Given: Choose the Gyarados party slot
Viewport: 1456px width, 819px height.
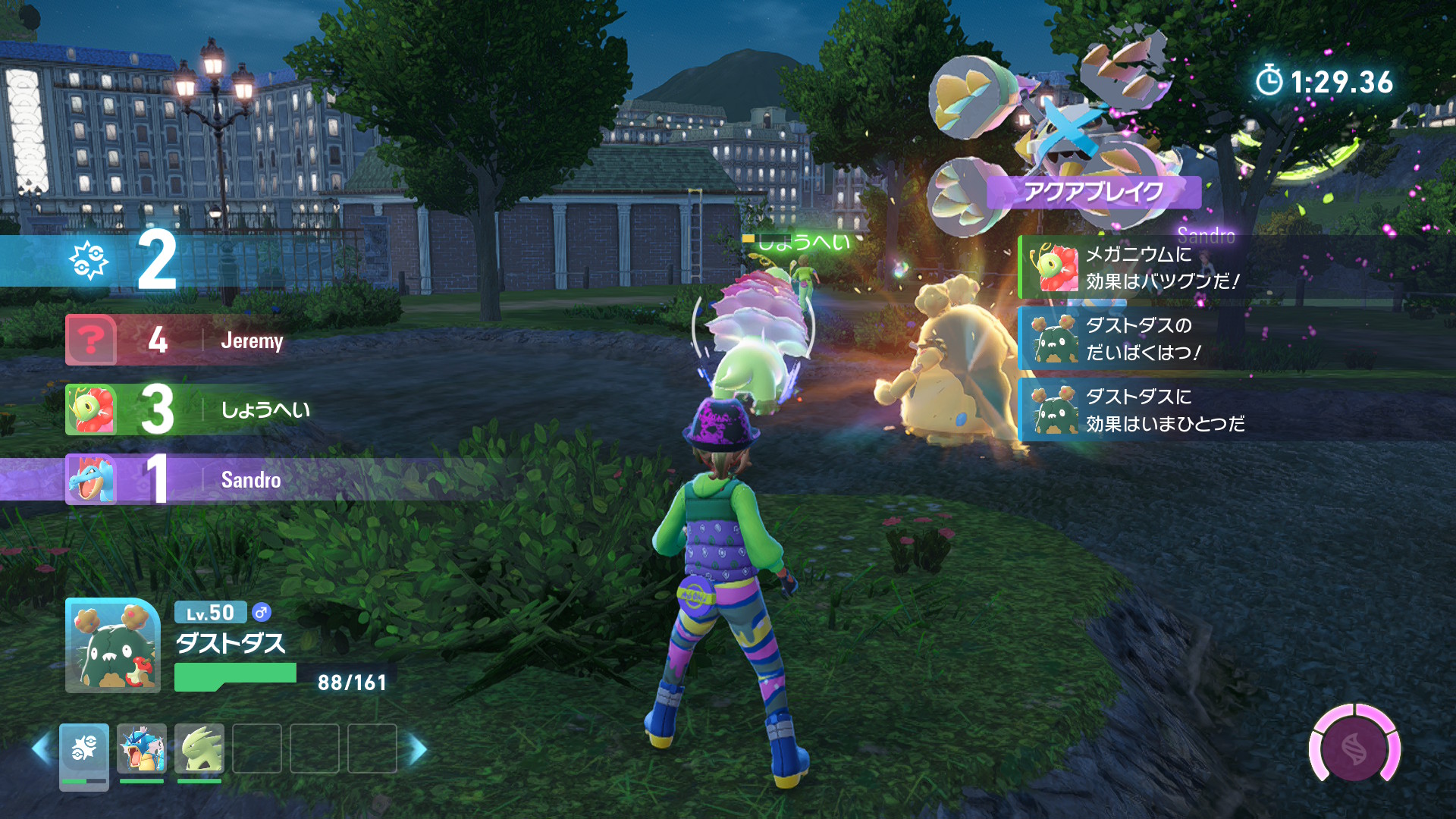Looking at the screenshot, I should (142, 748).
